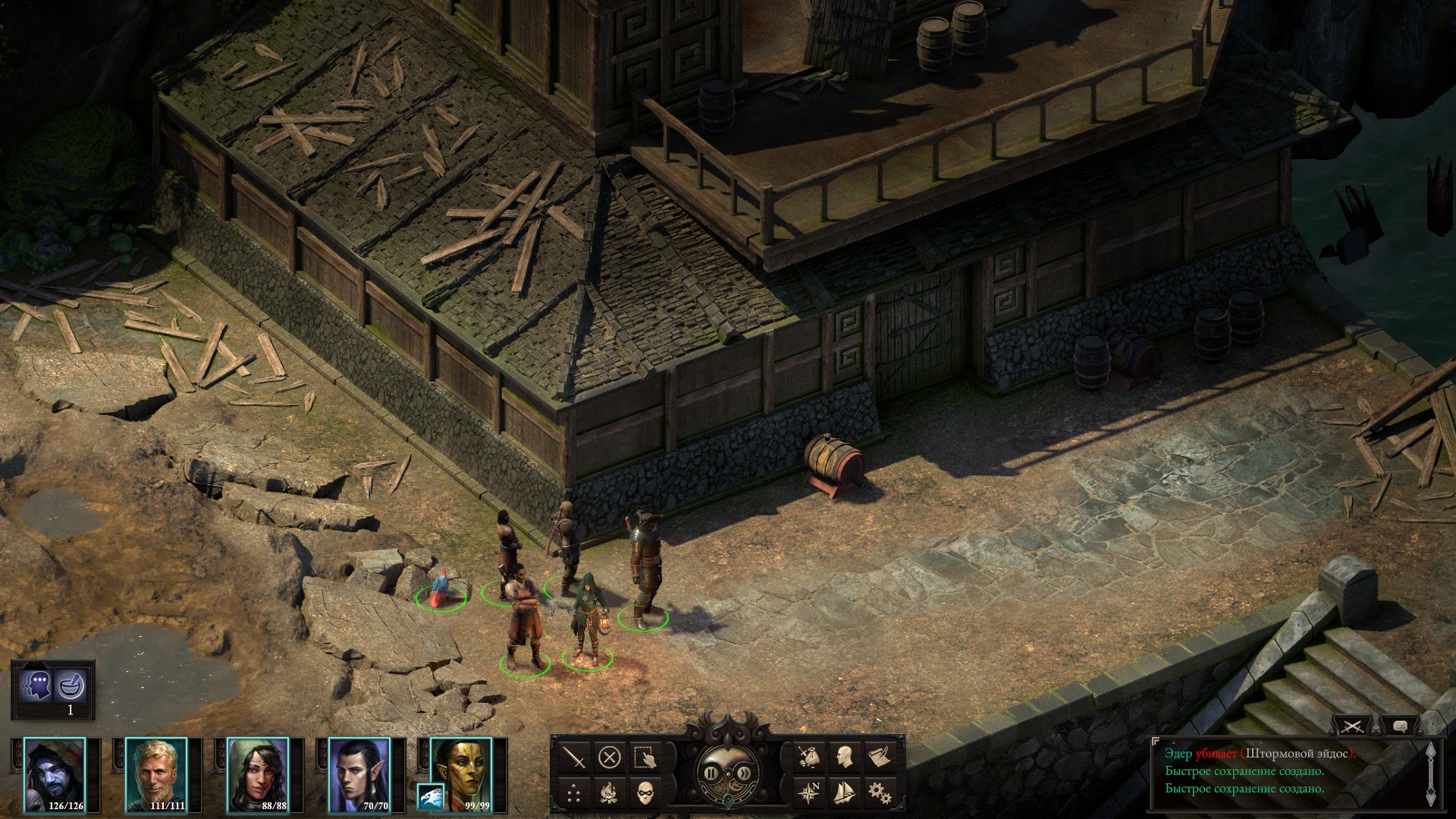Select the green-hooded woman's portrait
Image resolution: width=1456 pixels, height=819 pixels.
(x=258, y=774)
